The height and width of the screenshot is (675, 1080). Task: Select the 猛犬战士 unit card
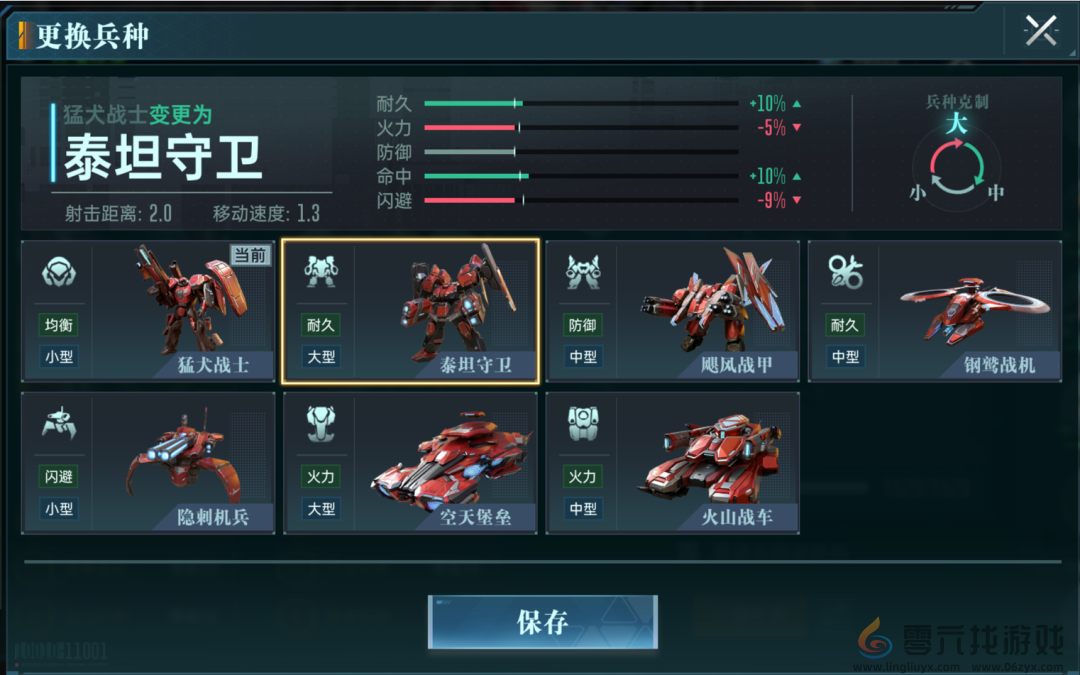148,311
